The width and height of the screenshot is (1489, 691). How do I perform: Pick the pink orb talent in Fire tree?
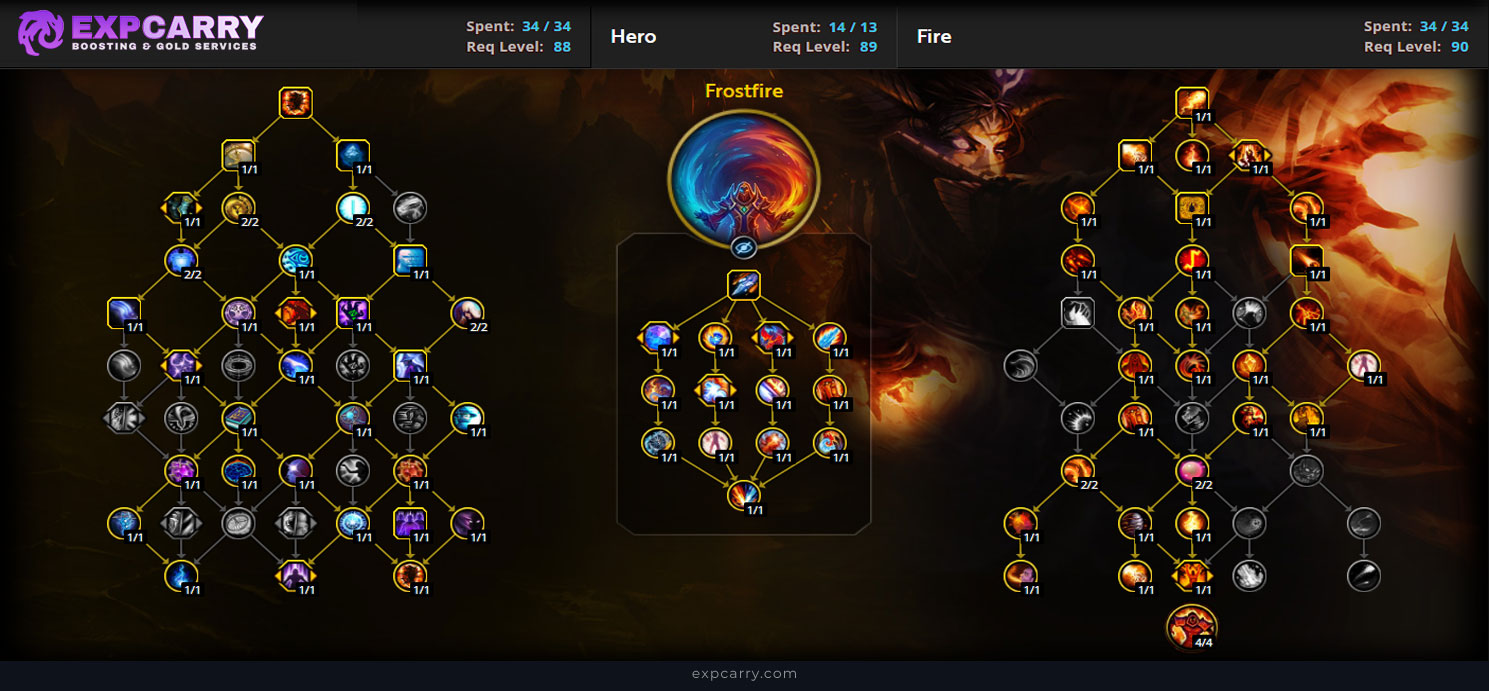tap(1192, 469)
